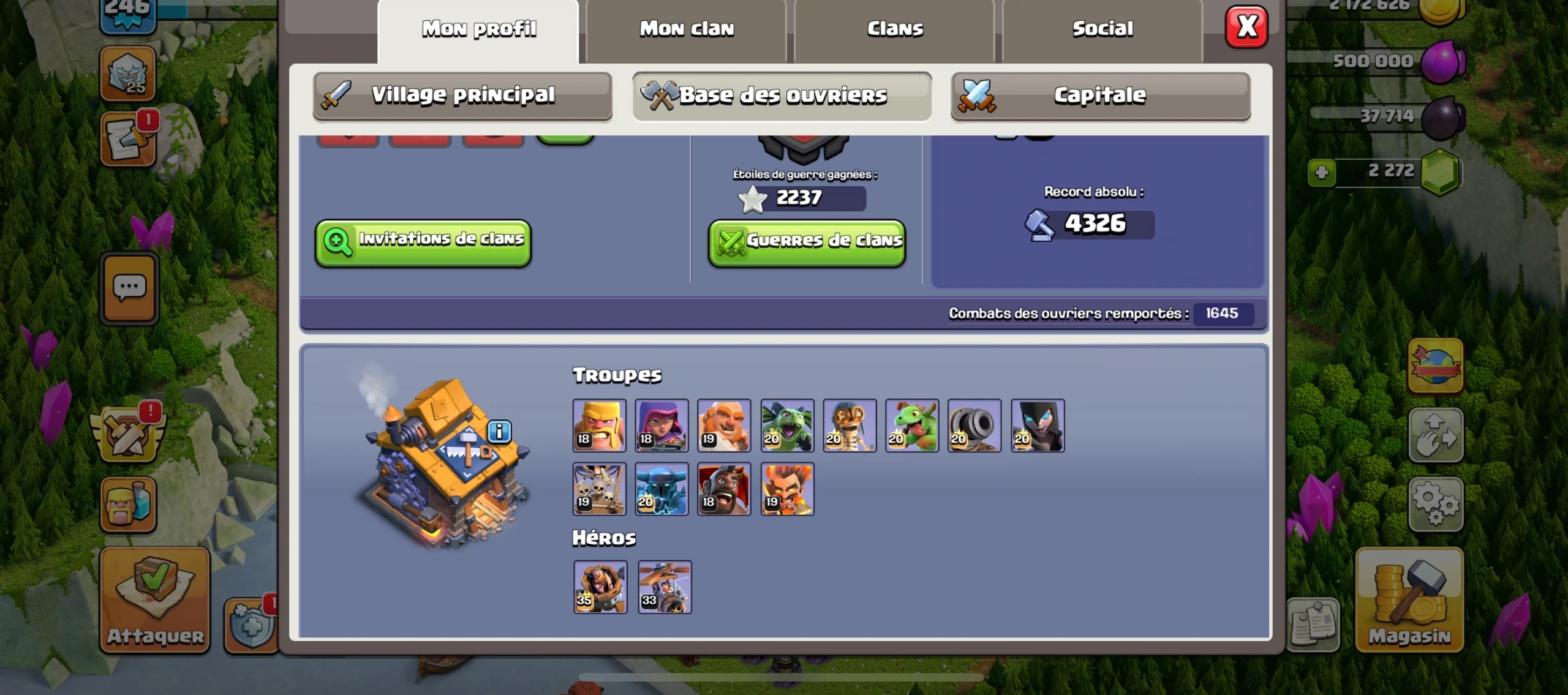This screenshot has width=1568, height=695.
Task: Select the Social tab
Action: point(1102,29)
